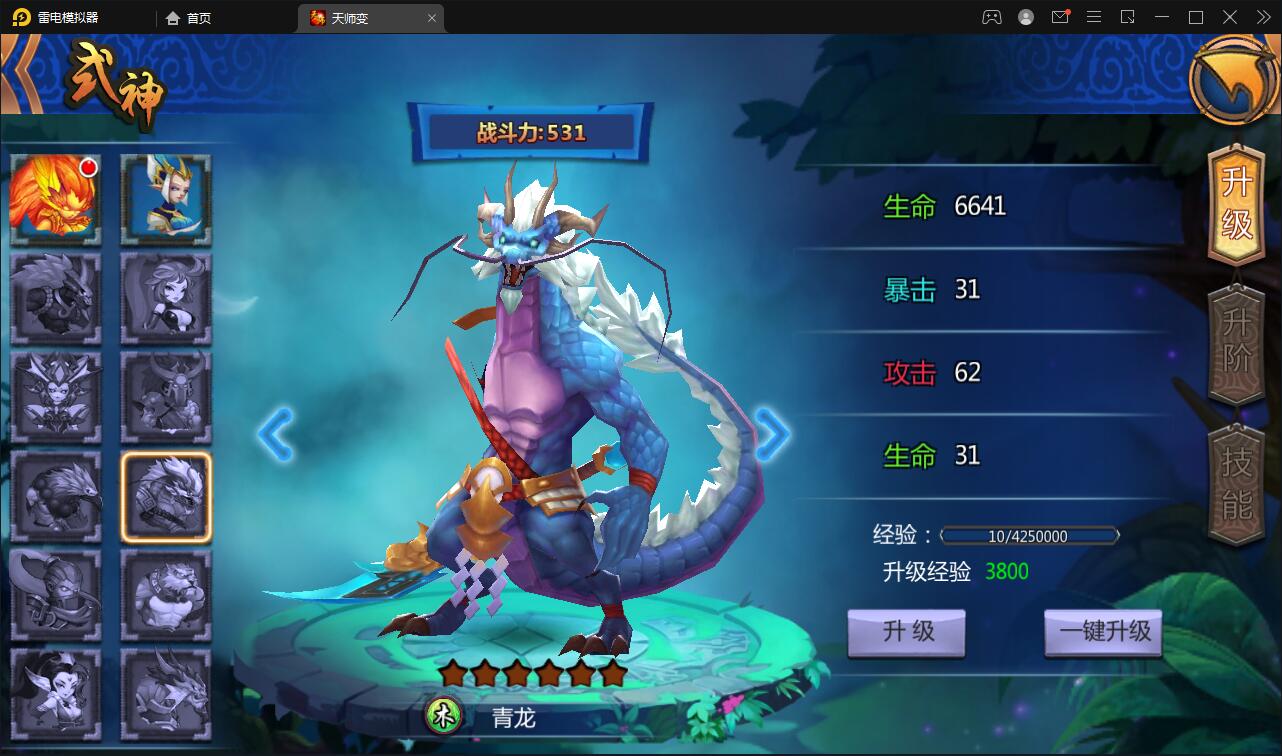Click the round emblem button top-right
The height and width of the screenshot is (756, 1282).
point(1233,79)
